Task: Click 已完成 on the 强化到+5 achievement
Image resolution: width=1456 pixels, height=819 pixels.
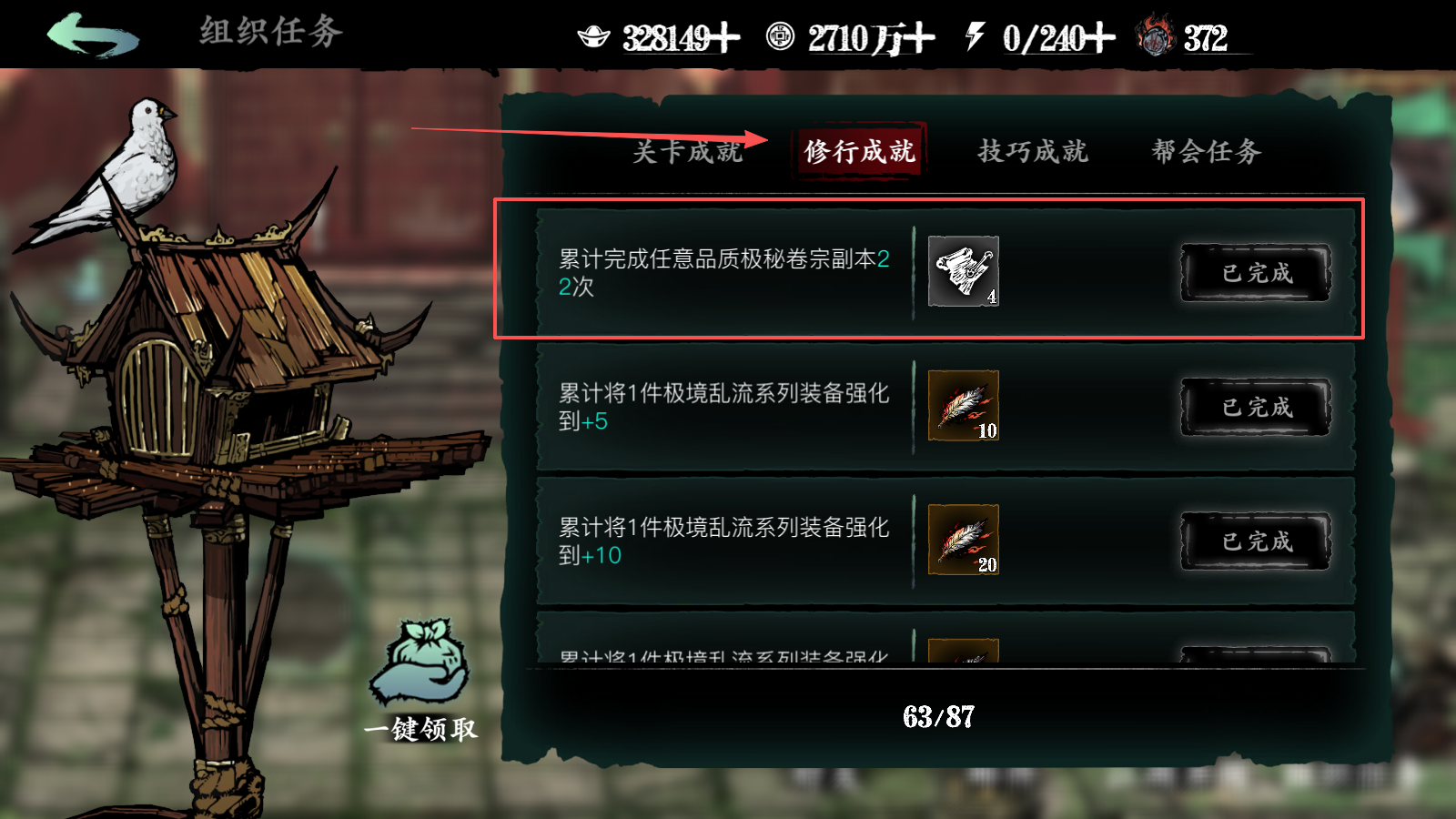Action: click(x=1254, y=407)
